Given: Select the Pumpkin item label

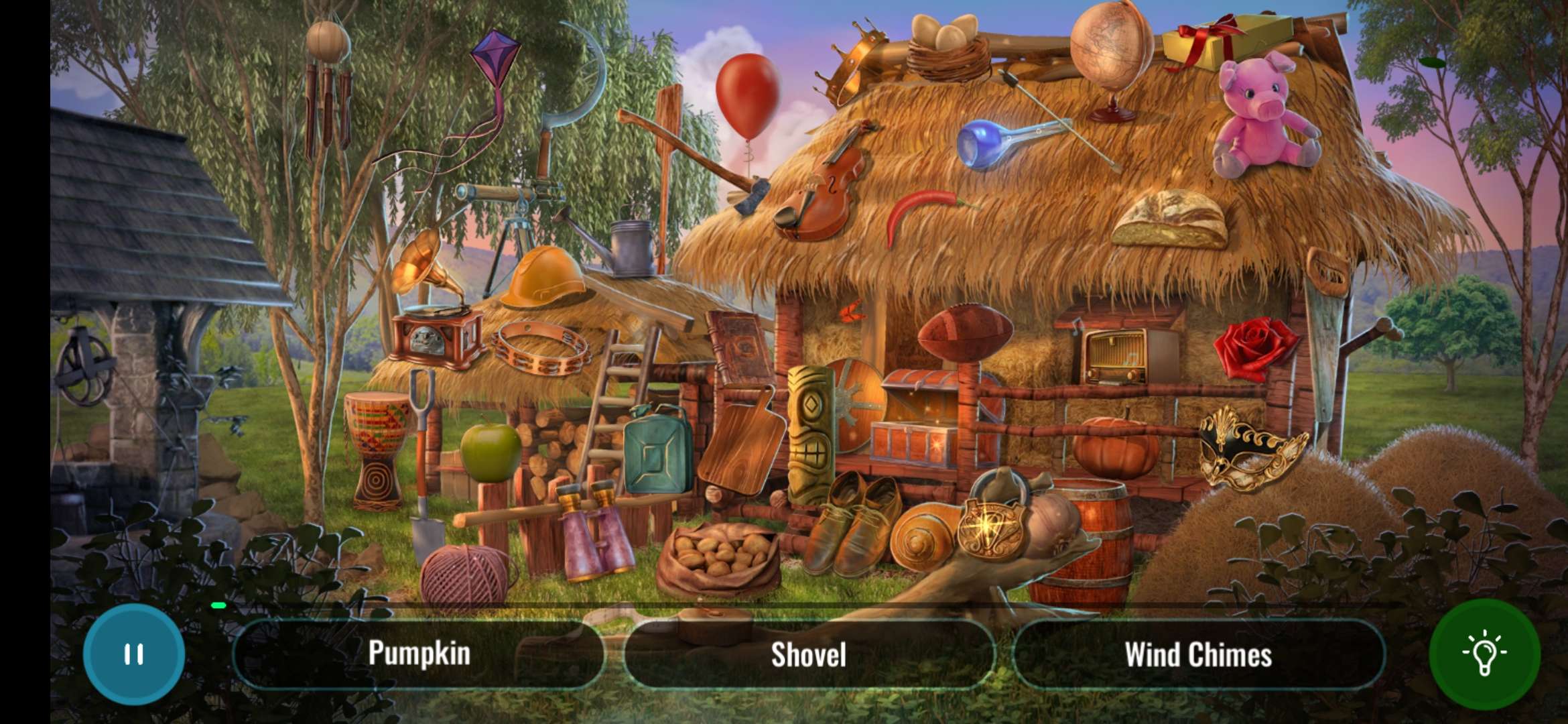Looking at the screenshot, I should 419,654.
